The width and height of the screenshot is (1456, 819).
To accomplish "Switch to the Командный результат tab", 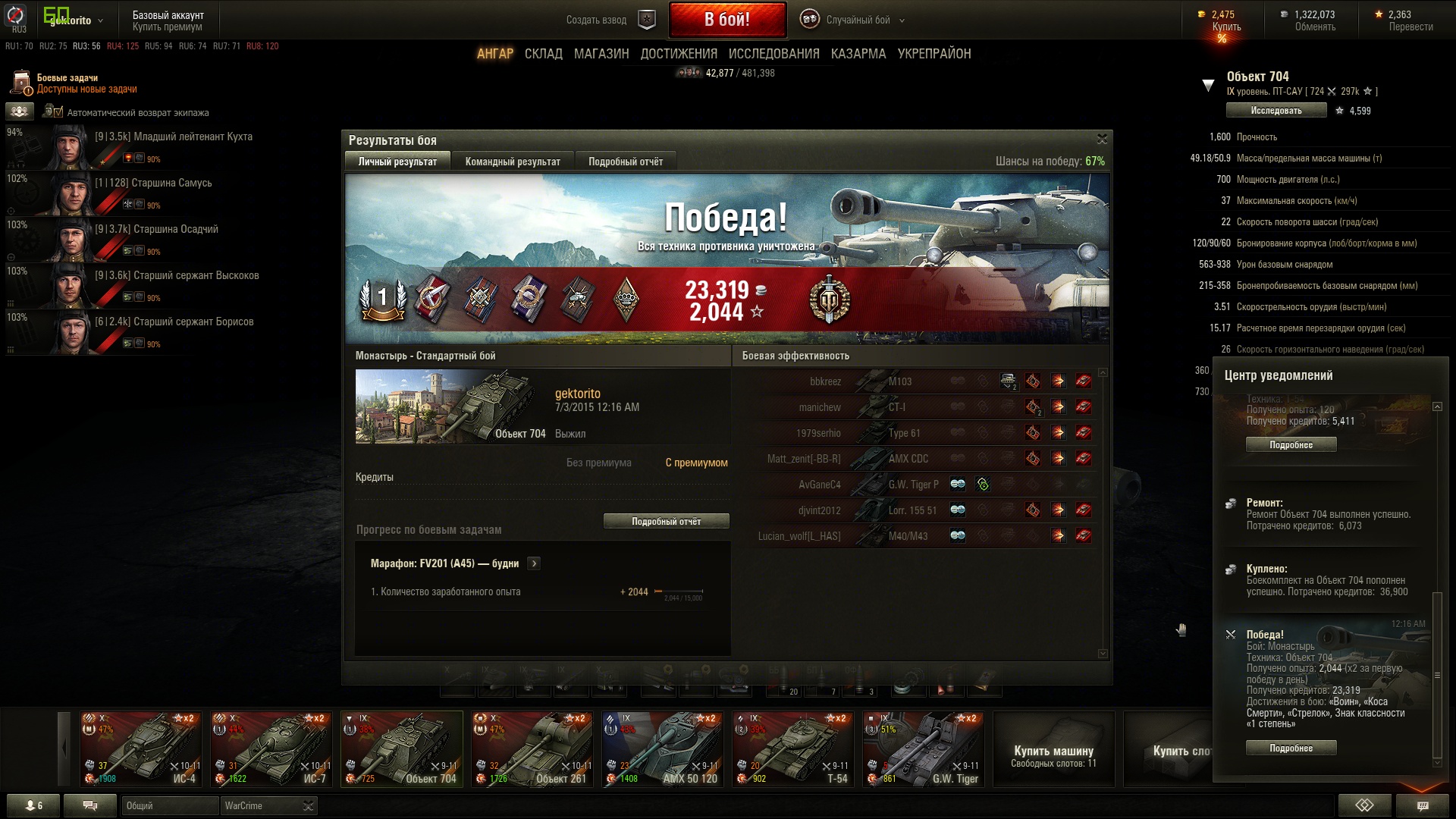I will click(513, 162).
